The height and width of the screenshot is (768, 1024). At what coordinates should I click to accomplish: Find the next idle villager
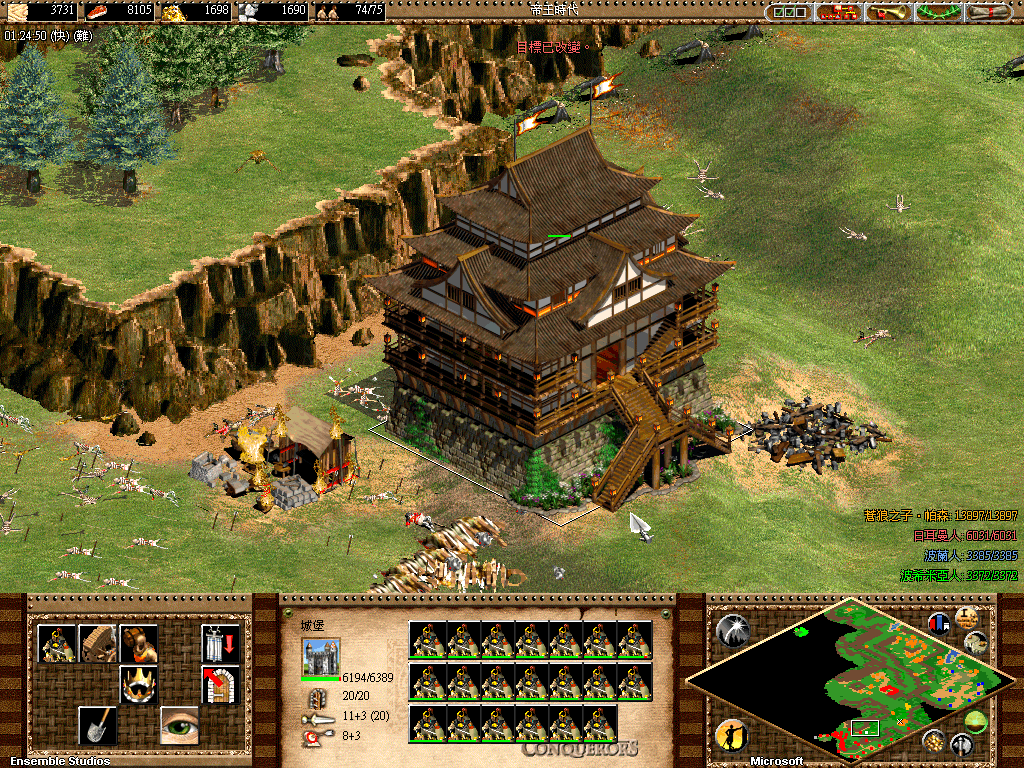coord(731,736)
